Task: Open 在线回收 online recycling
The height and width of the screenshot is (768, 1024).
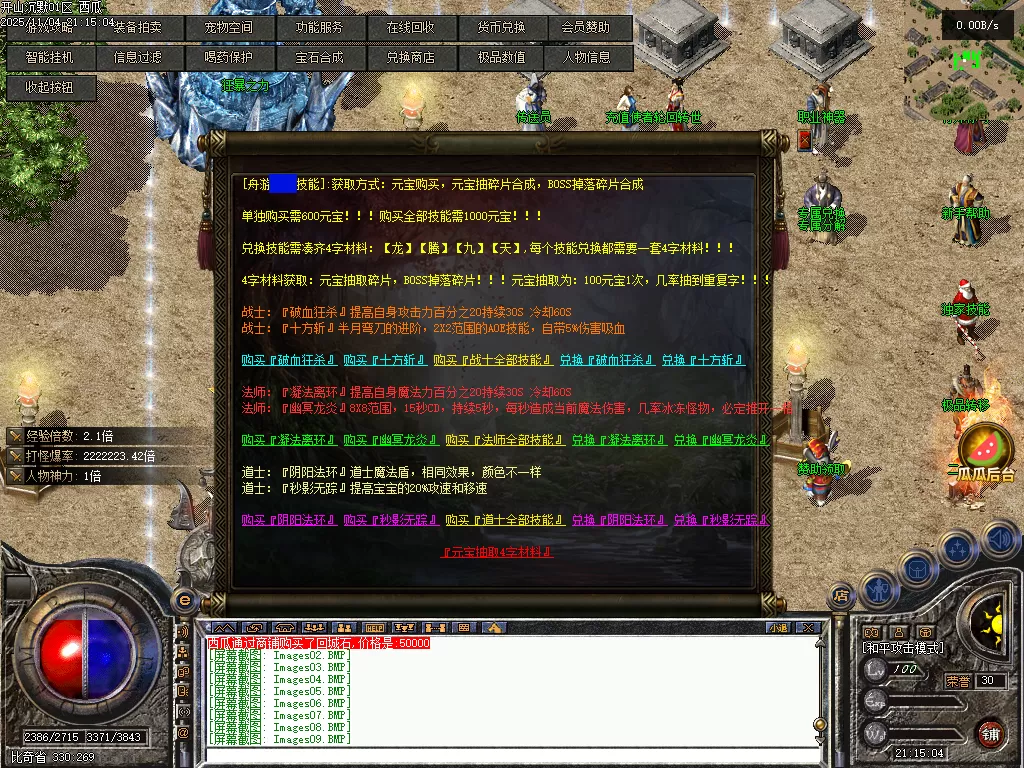Action: coord(411,28)
